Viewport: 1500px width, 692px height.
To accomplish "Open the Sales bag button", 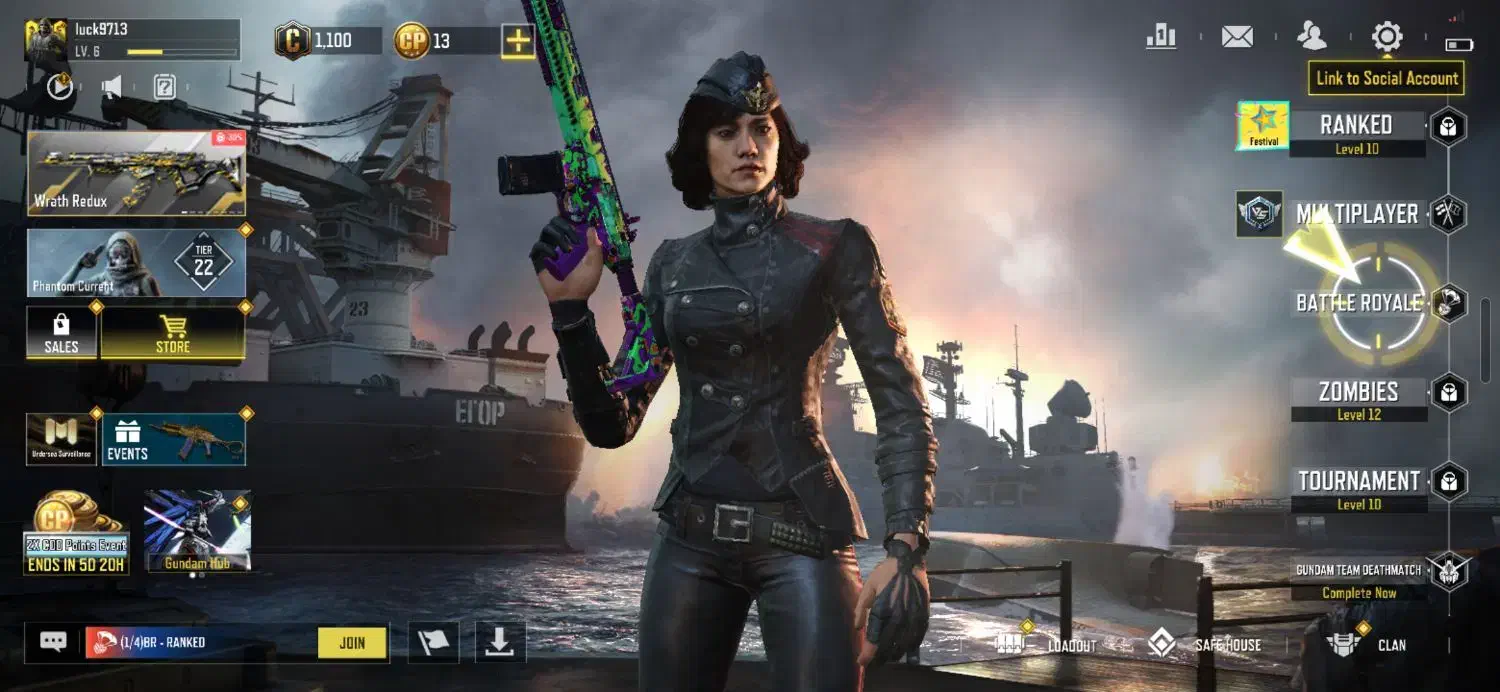I will pyautogui.click(x=61, y=333).
